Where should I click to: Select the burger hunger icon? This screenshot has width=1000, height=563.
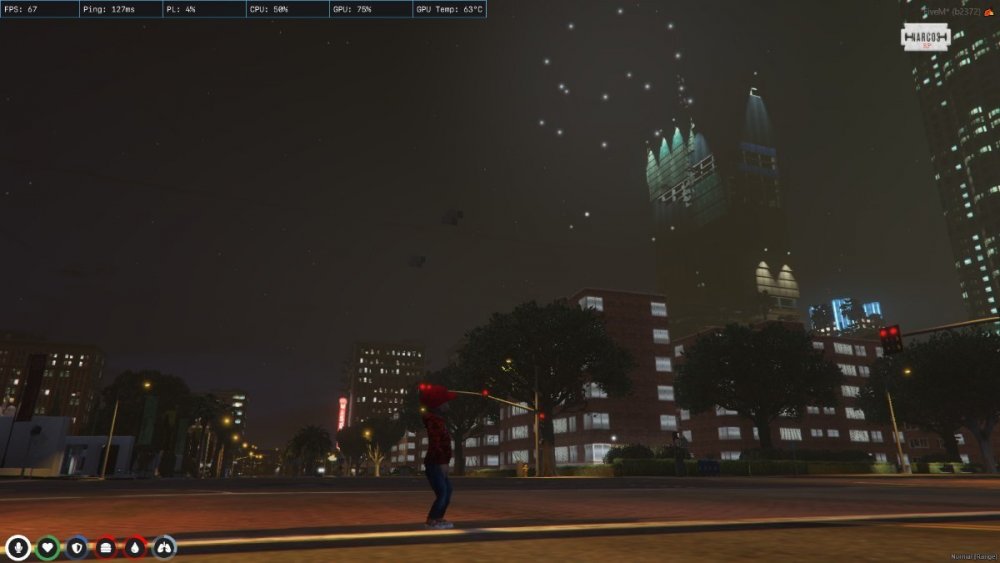pyautogui.click(x=106, y=547)
